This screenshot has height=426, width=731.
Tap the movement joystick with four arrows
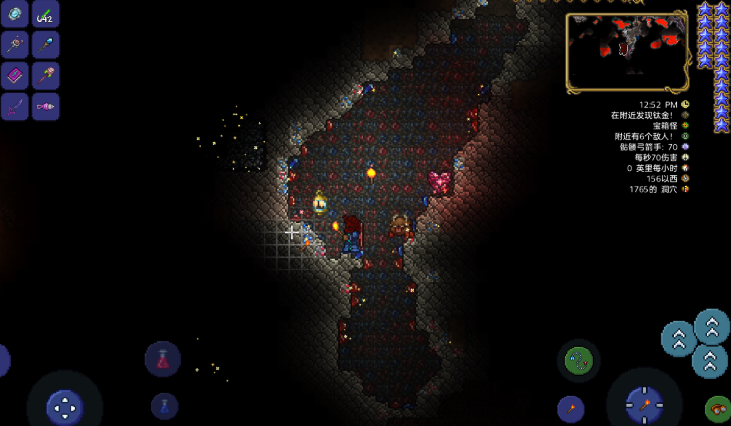(x=65, y=406)
